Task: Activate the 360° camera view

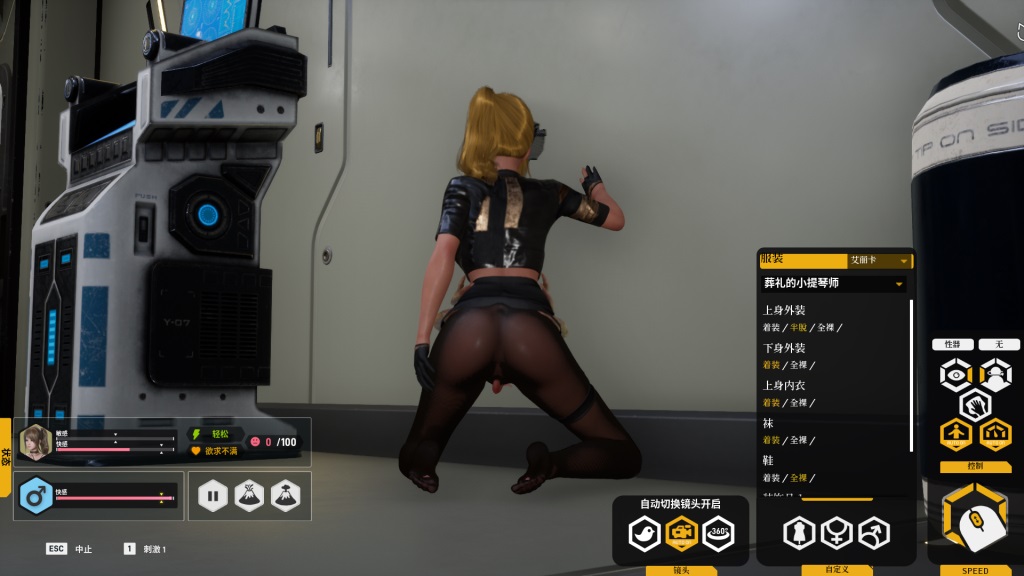Action: click(718, 533)
